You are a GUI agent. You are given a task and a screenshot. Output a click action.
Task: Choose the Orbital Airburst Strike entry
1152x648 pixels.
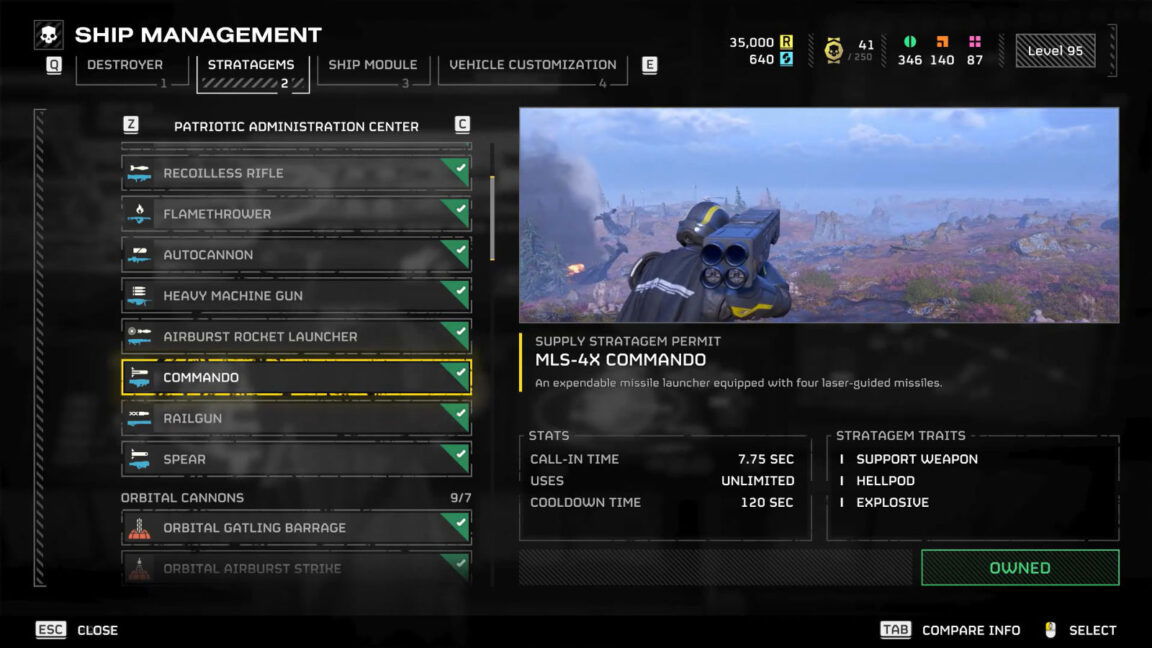(296, 568)
